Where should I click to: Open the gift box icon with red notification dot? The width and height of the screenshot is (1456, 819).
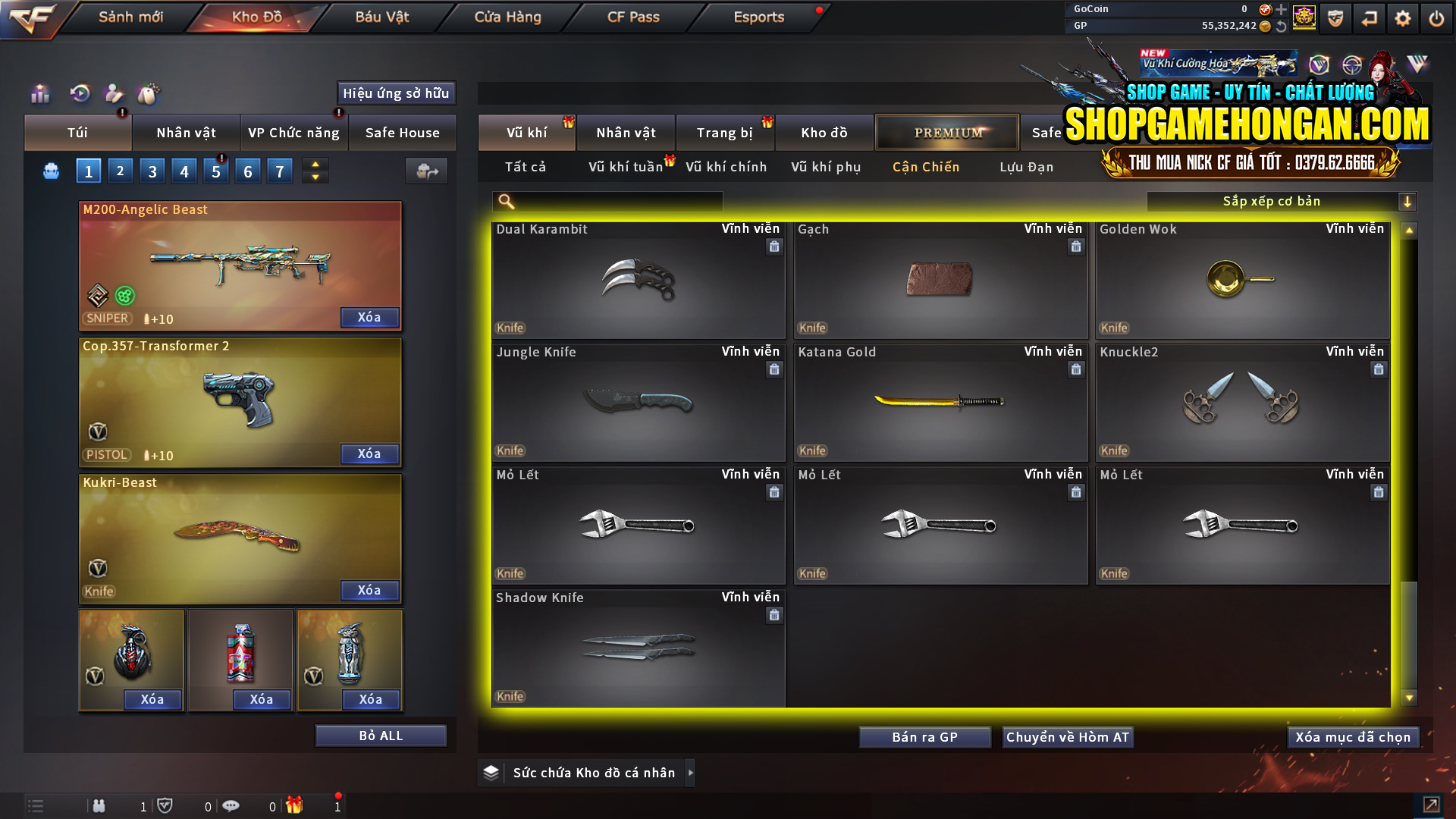[296, 806]
